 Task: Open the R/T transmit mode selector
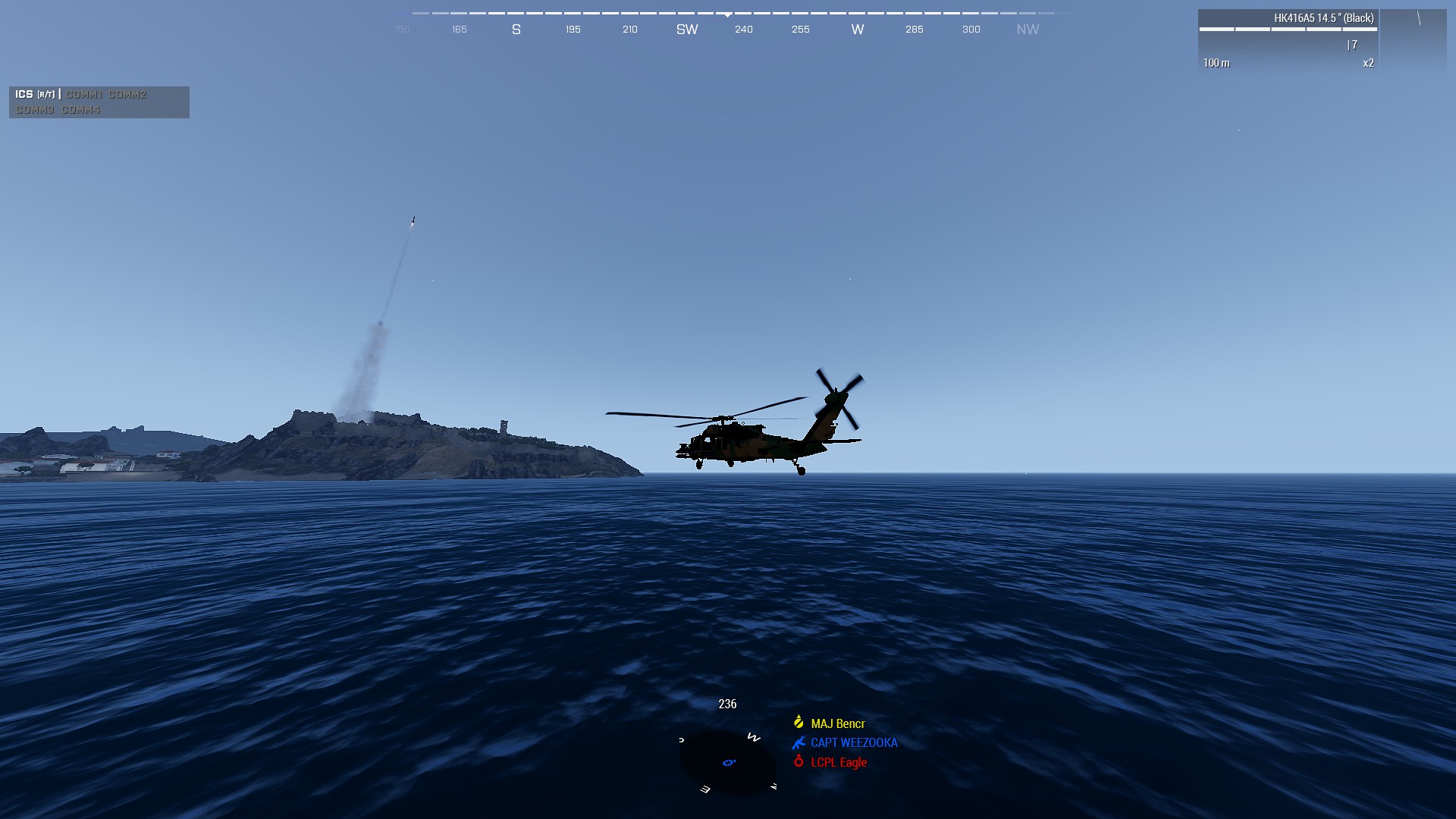pos(46,95)
